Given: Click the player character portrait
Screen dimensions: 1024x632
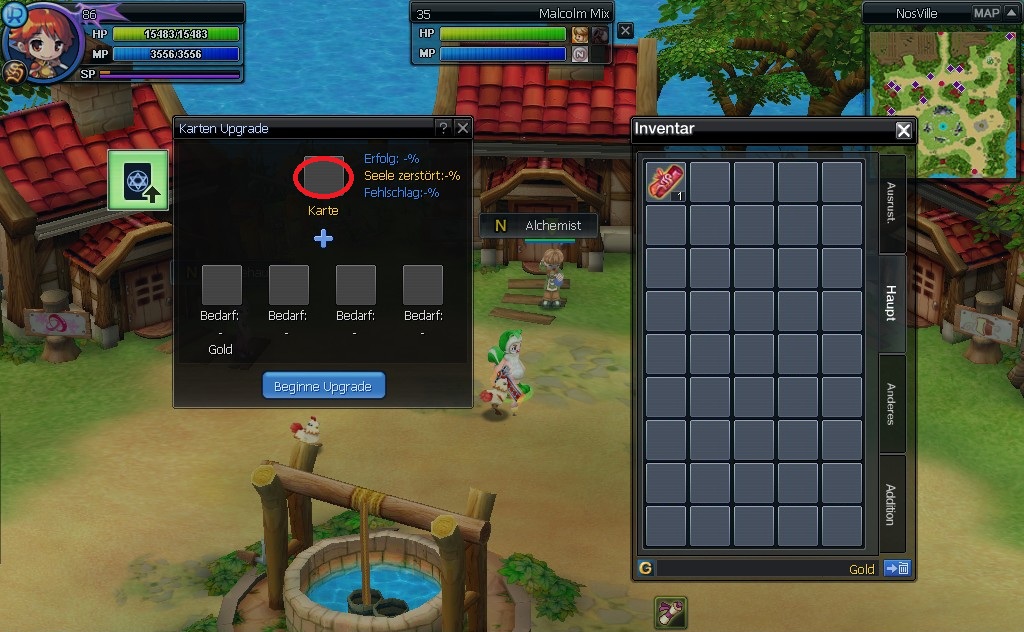Looking at the screenshot, I should pos(40,42).
